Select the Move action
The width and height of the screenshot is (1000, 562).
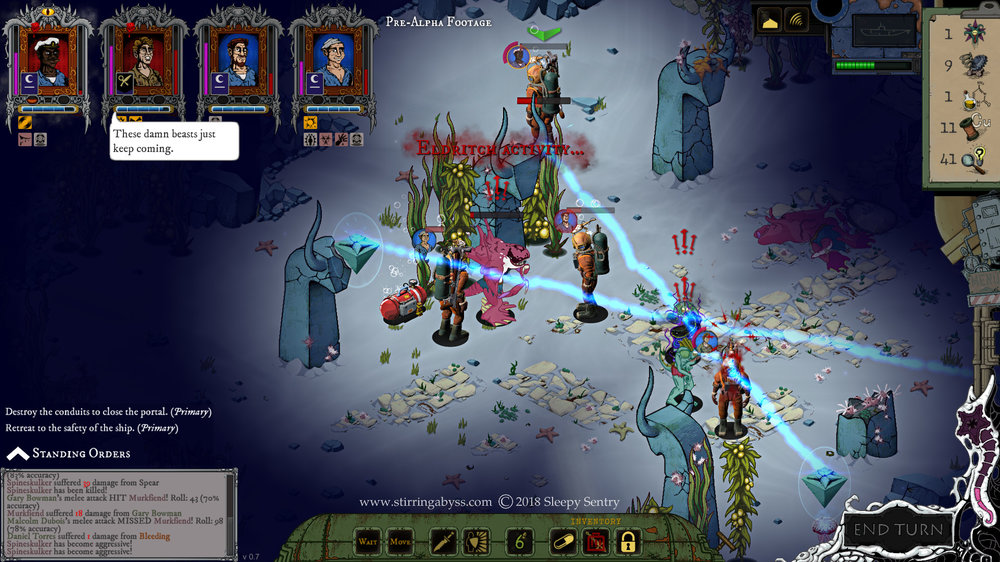pyautogui.click(x=400, y=542)
